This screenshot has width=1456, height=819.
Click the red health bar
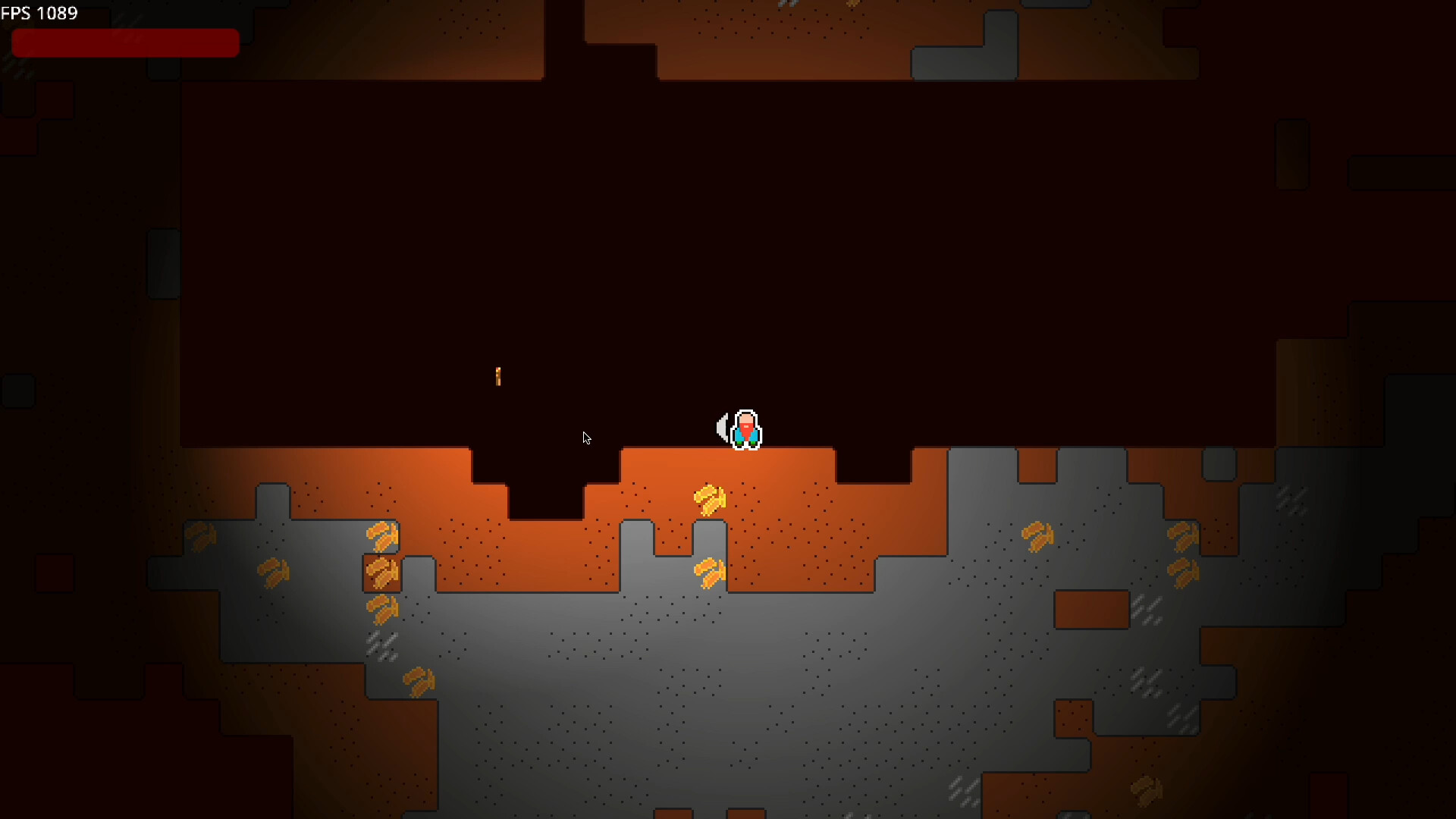click(x=125, y=42)
